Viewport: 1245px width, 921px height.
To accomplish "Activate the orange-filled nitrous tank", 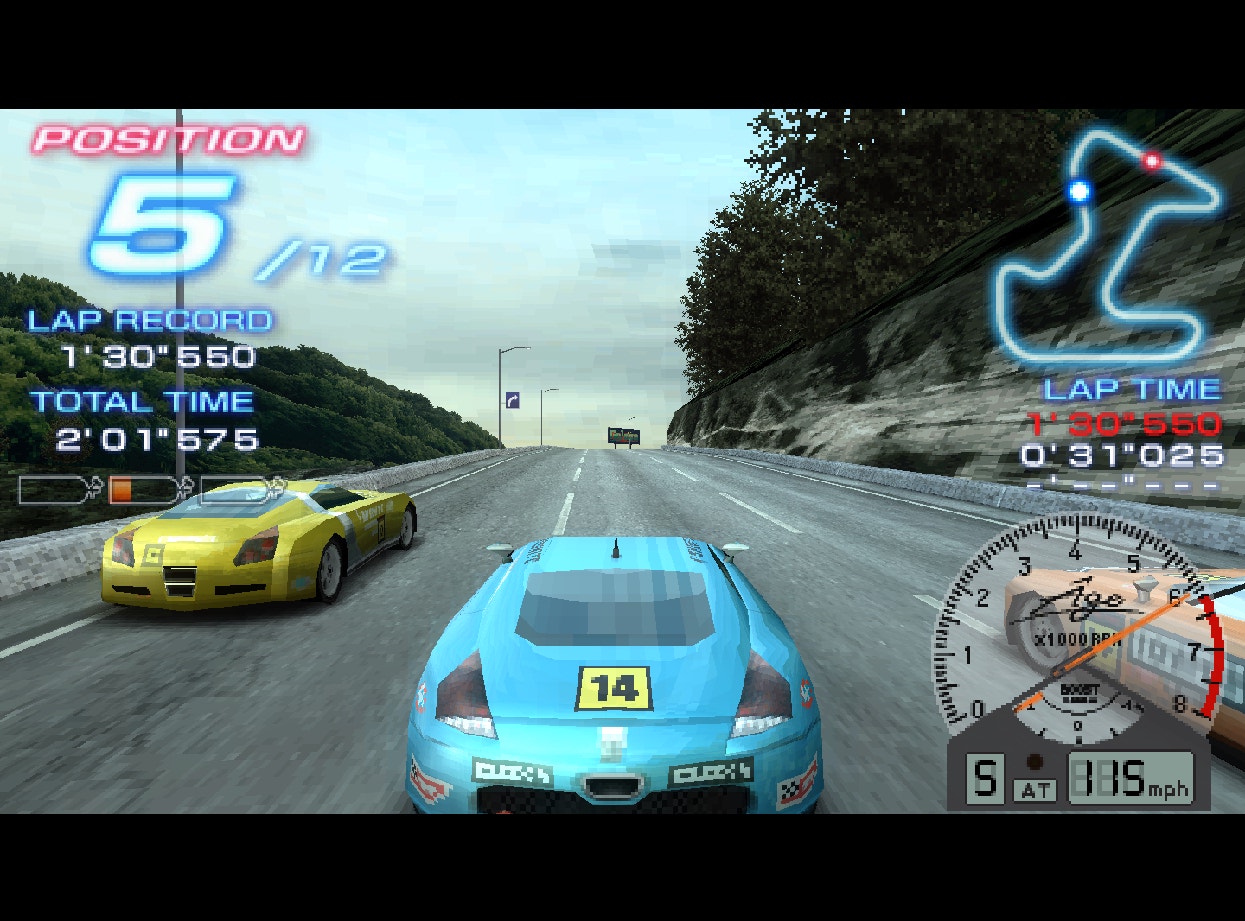I will (x=141, y=490).
